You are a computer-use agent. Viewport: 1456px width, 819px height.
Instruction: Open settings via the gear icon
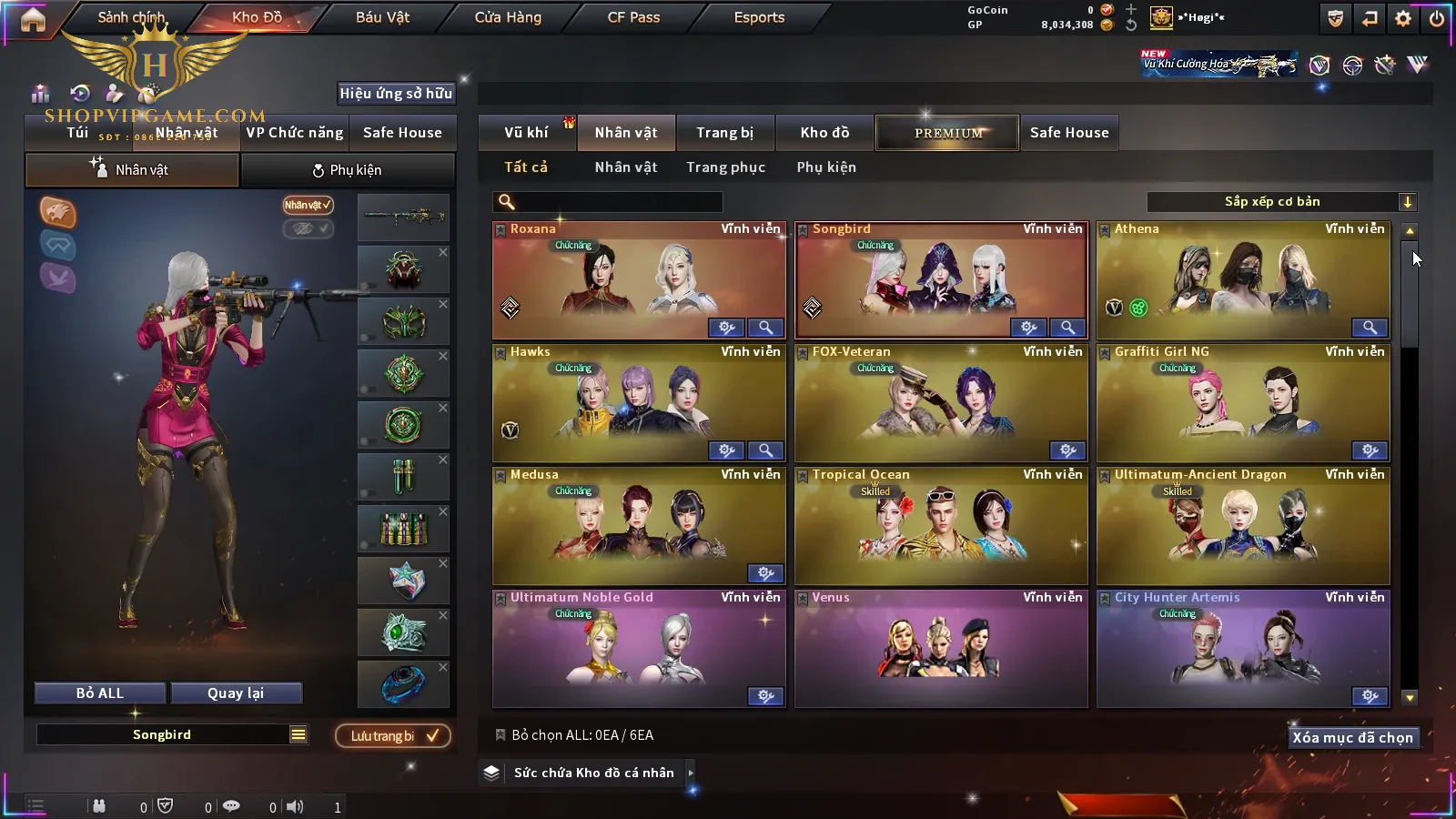tap(1403, 18)
